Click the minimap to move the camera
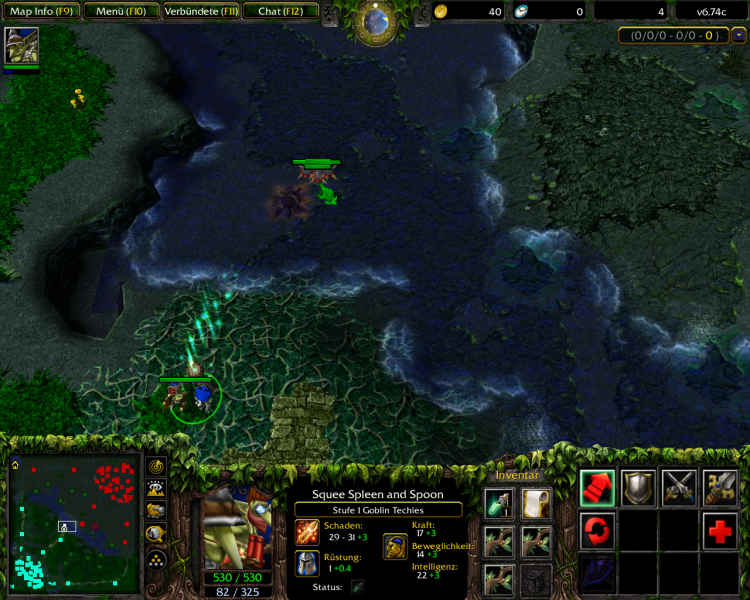Viewport: 750px width, 600px height. 75,523
